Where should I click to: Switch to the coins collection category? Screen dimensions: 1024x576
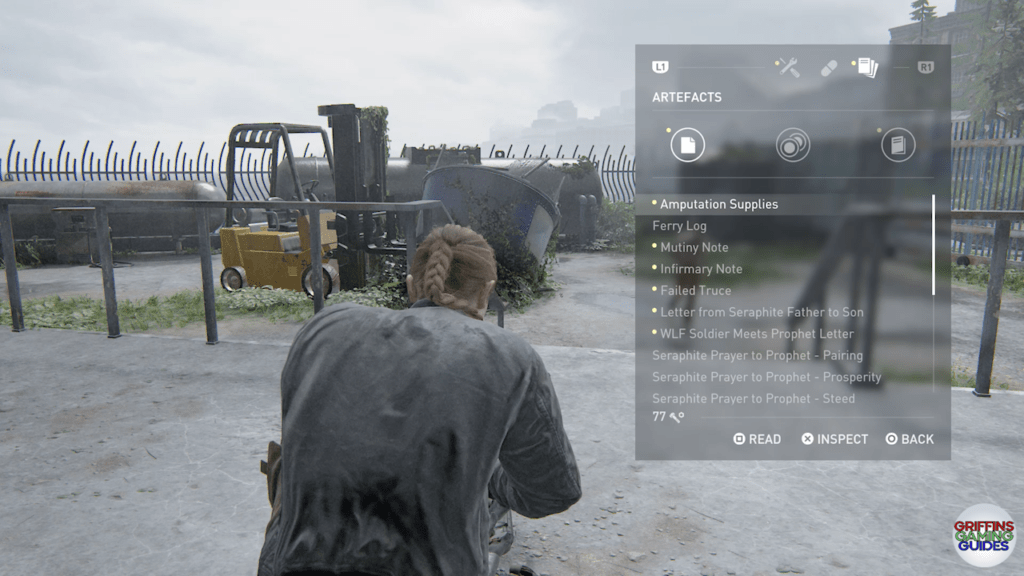click(x=793, y=145)
